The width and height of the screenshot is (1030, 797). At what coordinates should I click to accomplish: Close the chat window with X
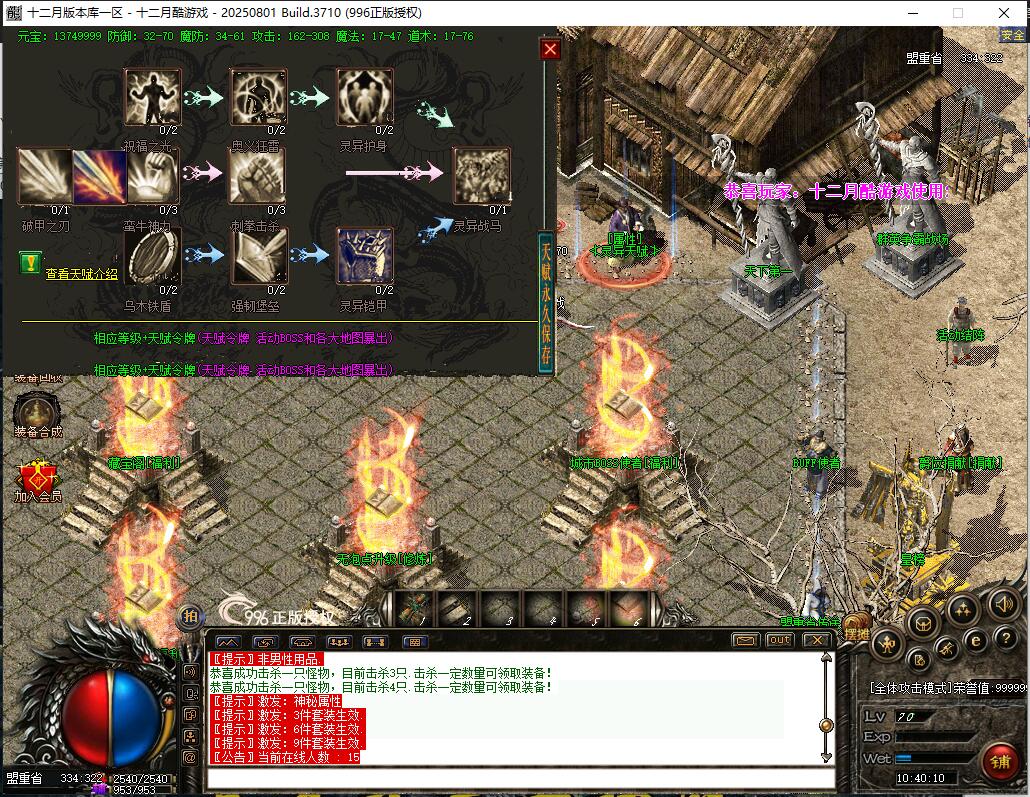click(816, 640)
